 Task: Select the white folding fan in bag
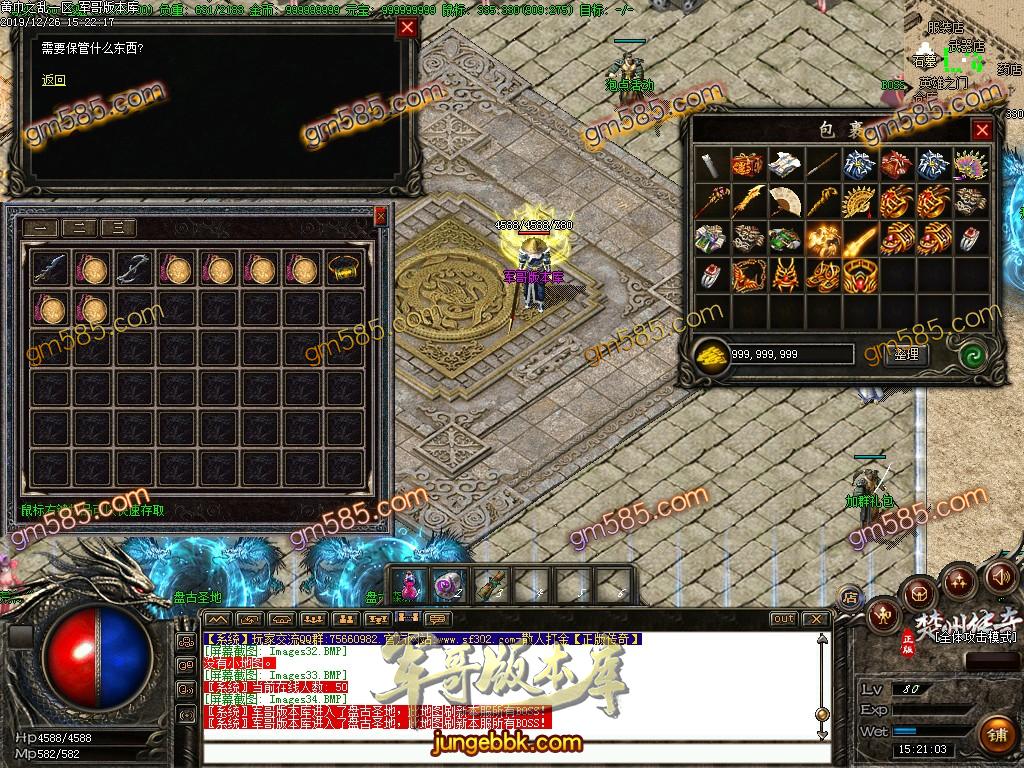point(785,201)
